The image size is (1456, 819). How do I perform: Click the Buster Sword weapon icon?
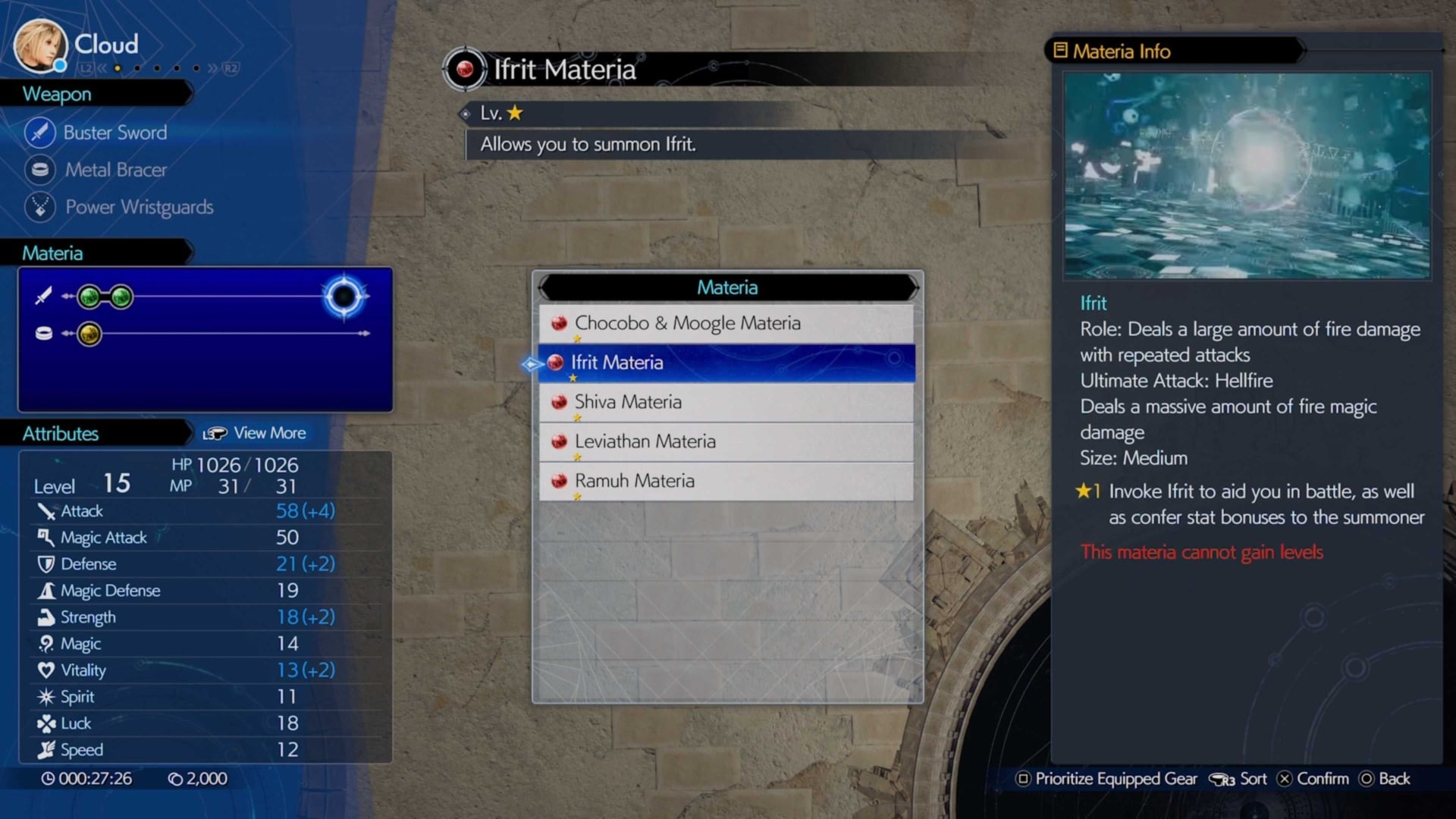39,132
